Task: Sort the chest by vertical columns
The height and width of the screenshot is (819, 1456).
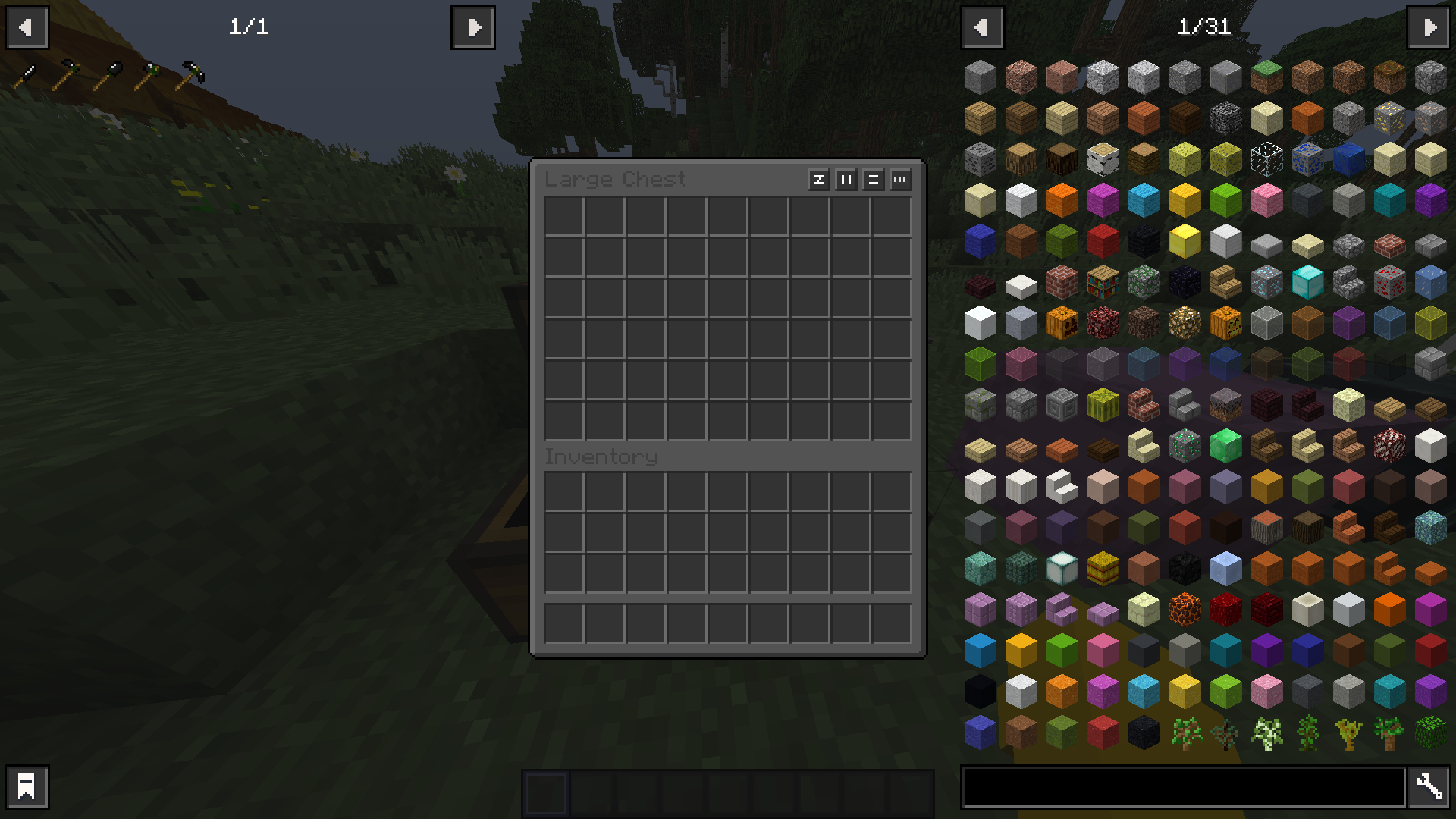Action: coord(846,180)
